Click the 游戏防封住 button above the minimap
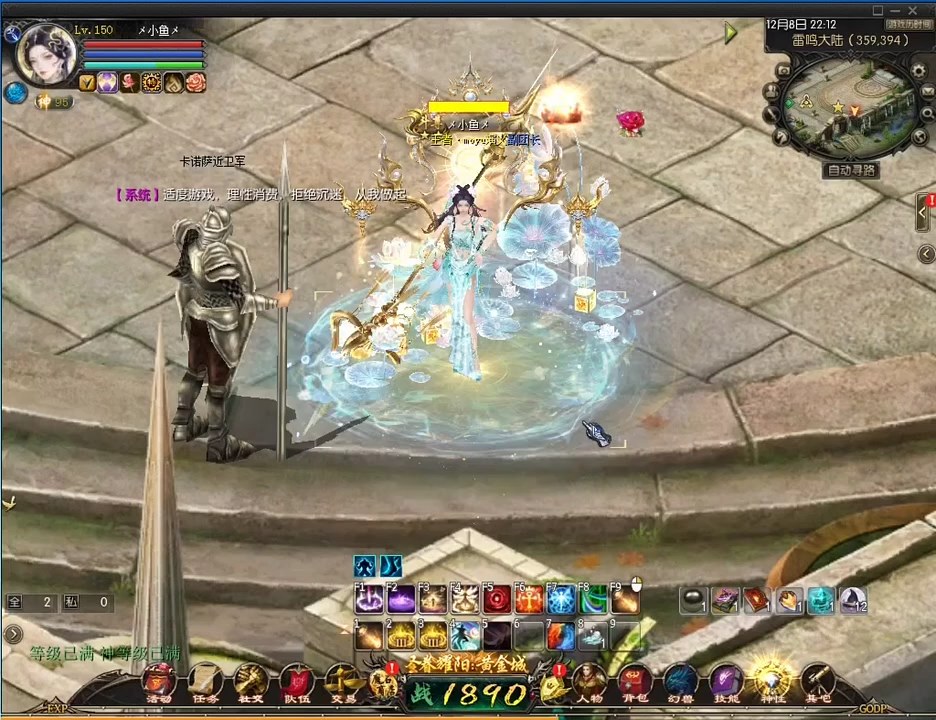 pyautogui.click(x=906, y=24)
